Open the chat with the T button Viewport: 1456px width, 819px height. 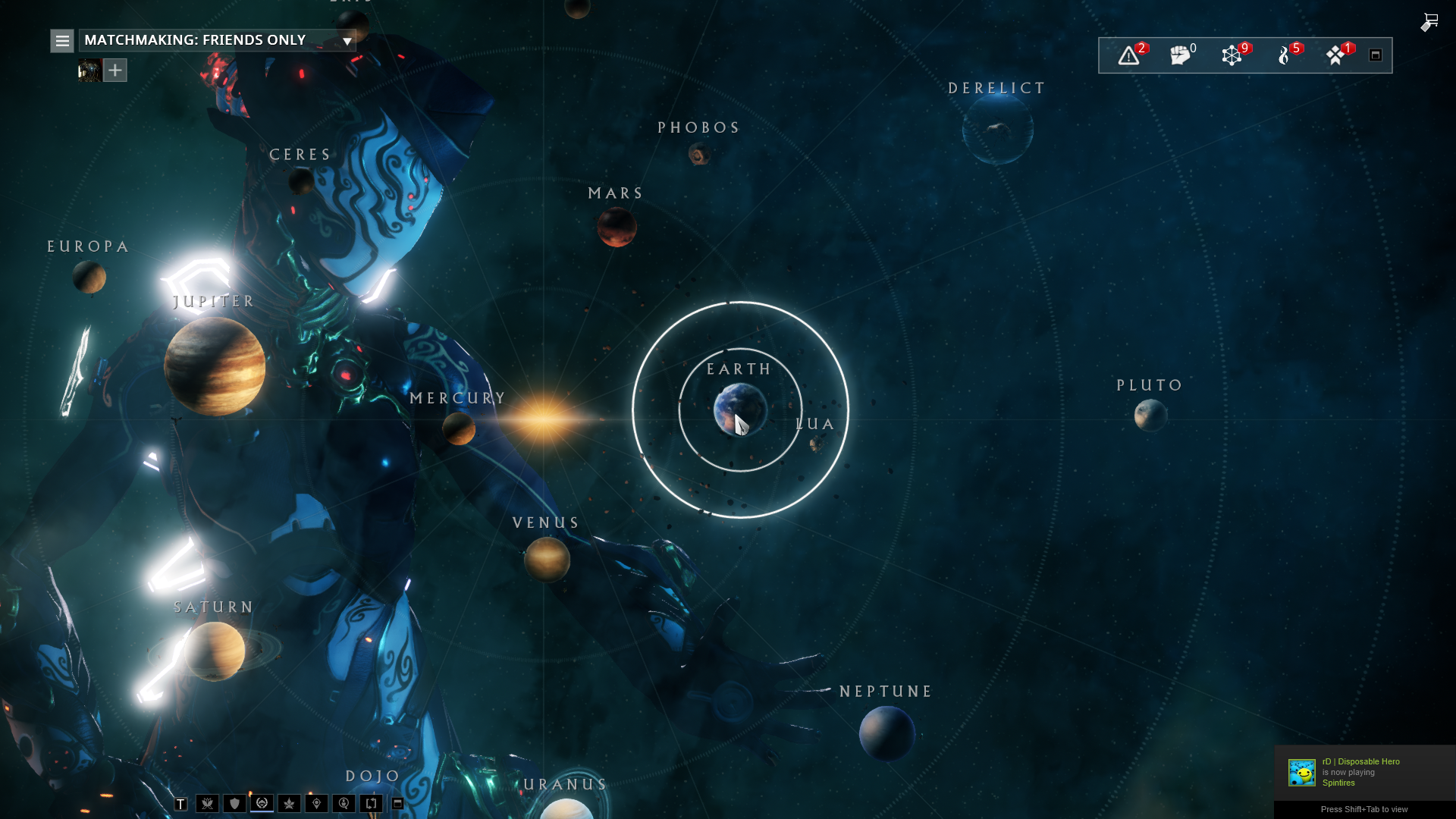[180, 804]
